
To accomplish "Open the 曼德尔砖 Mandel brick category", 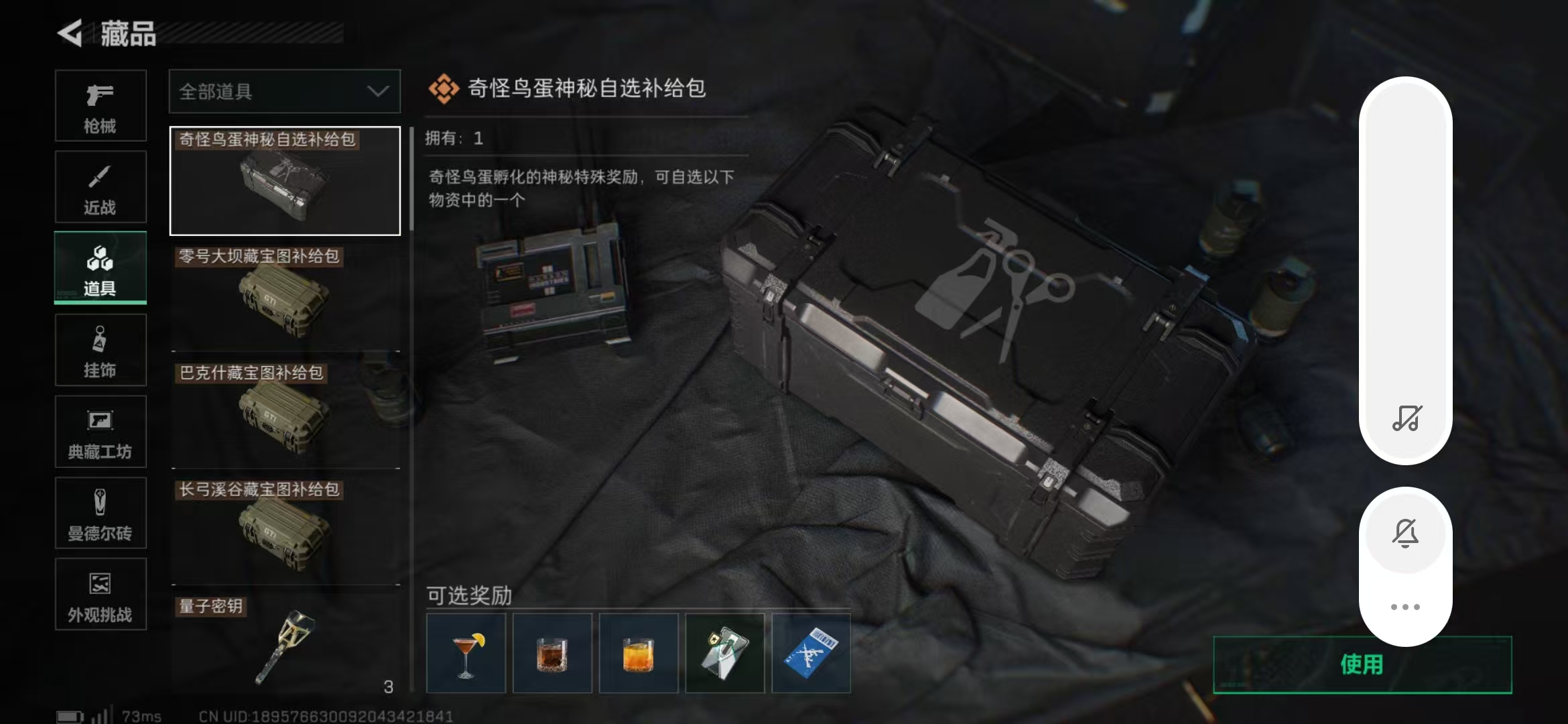I will pyautogui.click(x=101, y=513).
